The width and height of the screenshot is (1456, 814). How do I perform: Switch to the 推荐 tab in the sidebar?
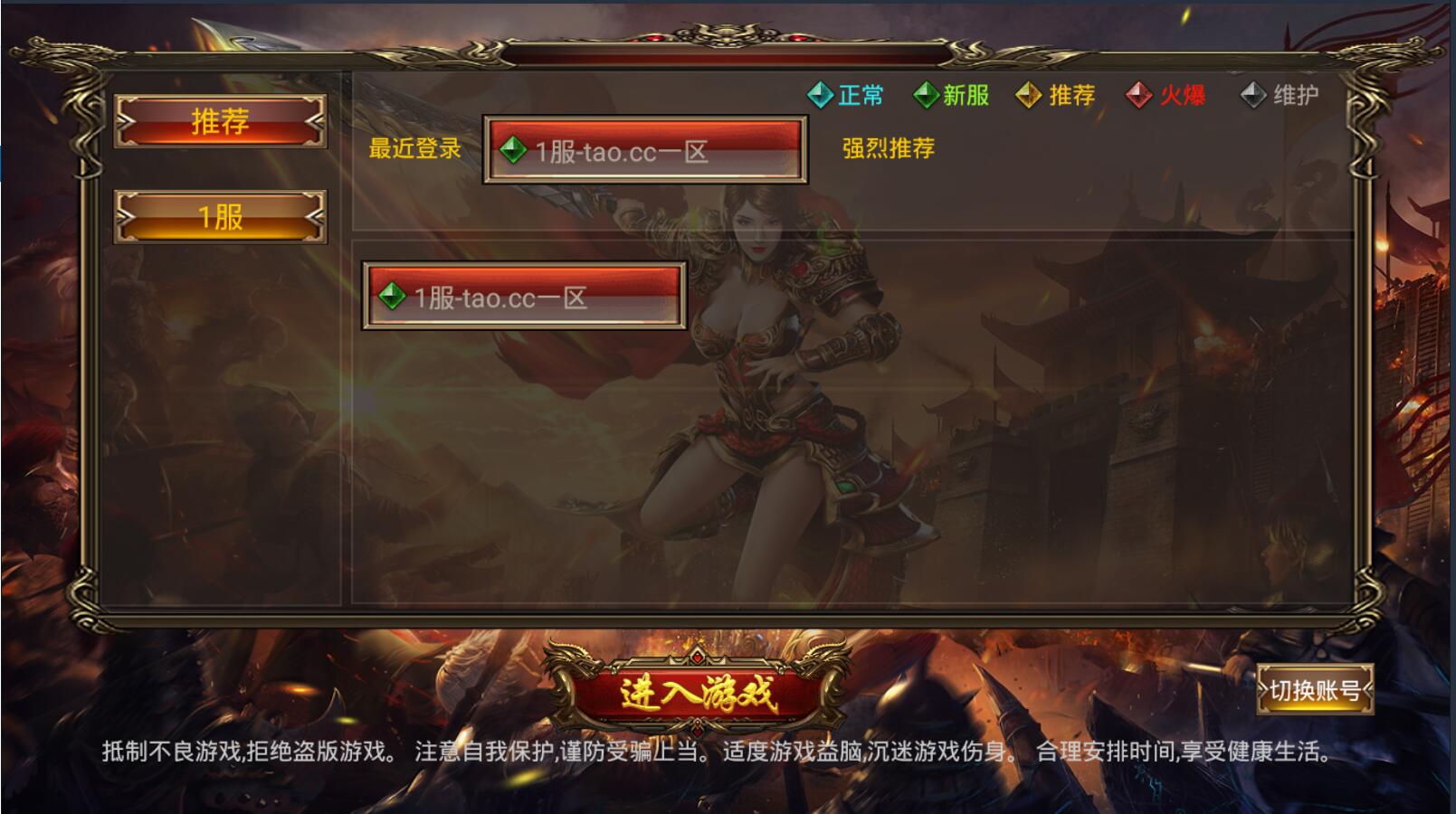[x=220, y=122]
